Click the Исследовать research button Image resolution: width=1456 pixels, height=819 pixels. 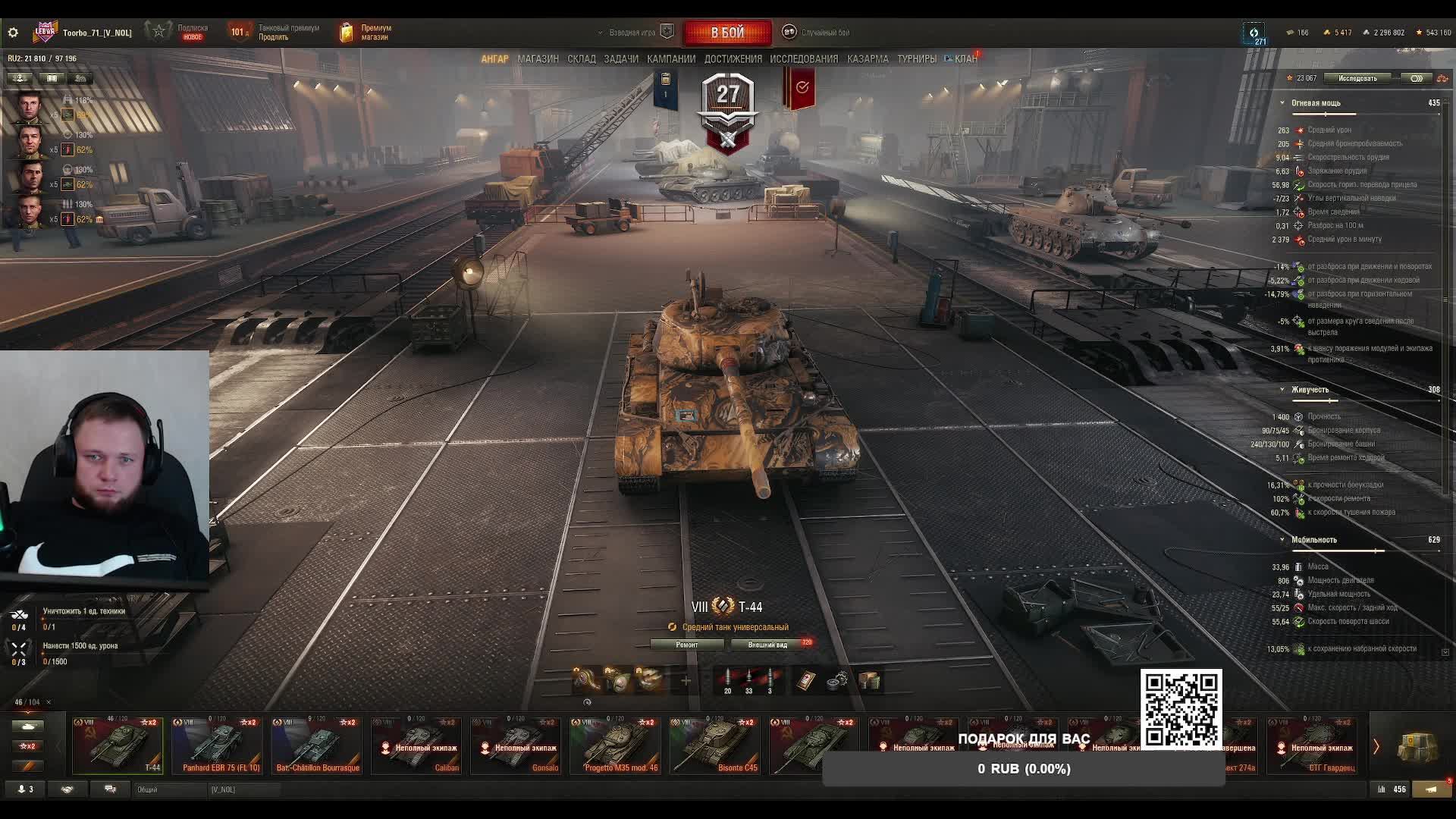click(x=1357, y=78)
